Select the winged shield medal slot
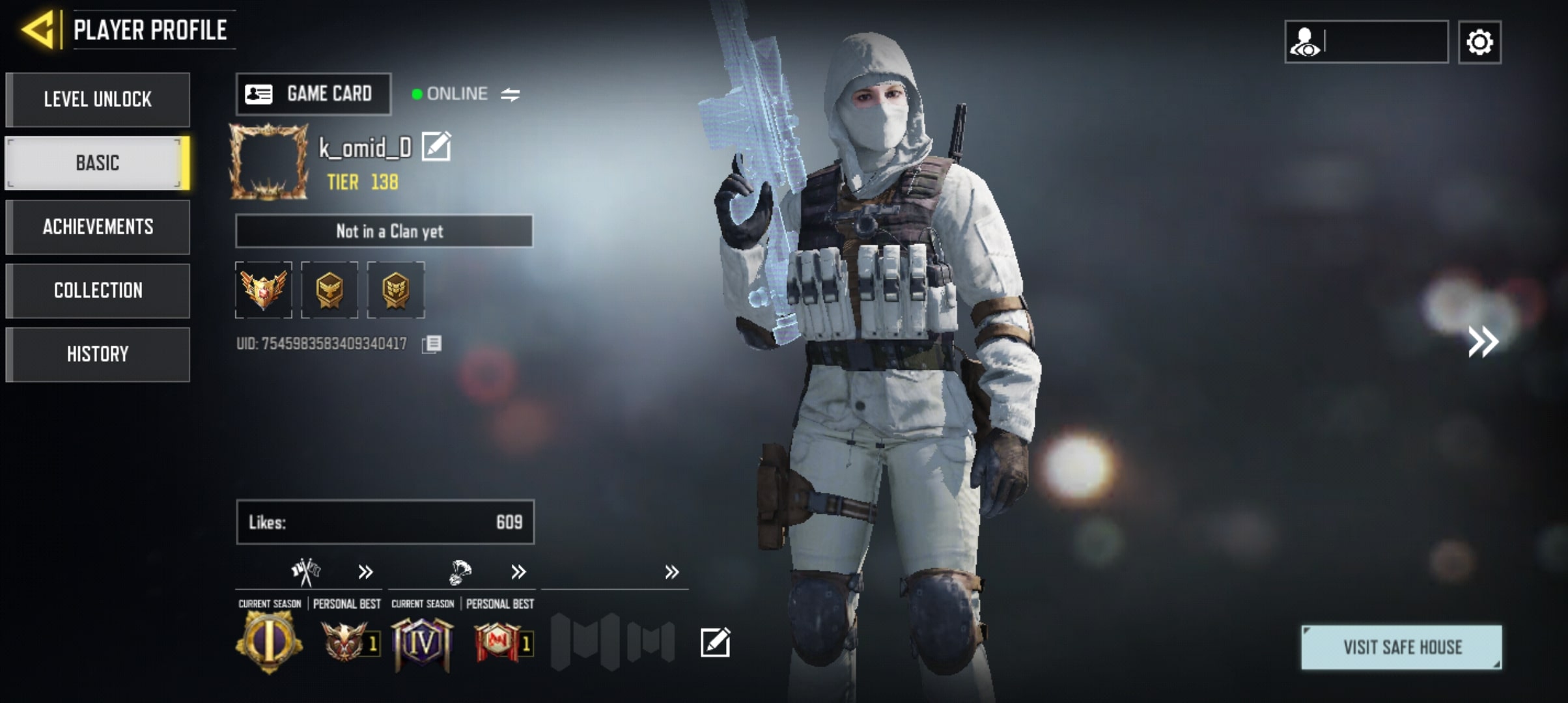Image resolution: width=1568 pixels, height=703 pixels. point(264,290)
